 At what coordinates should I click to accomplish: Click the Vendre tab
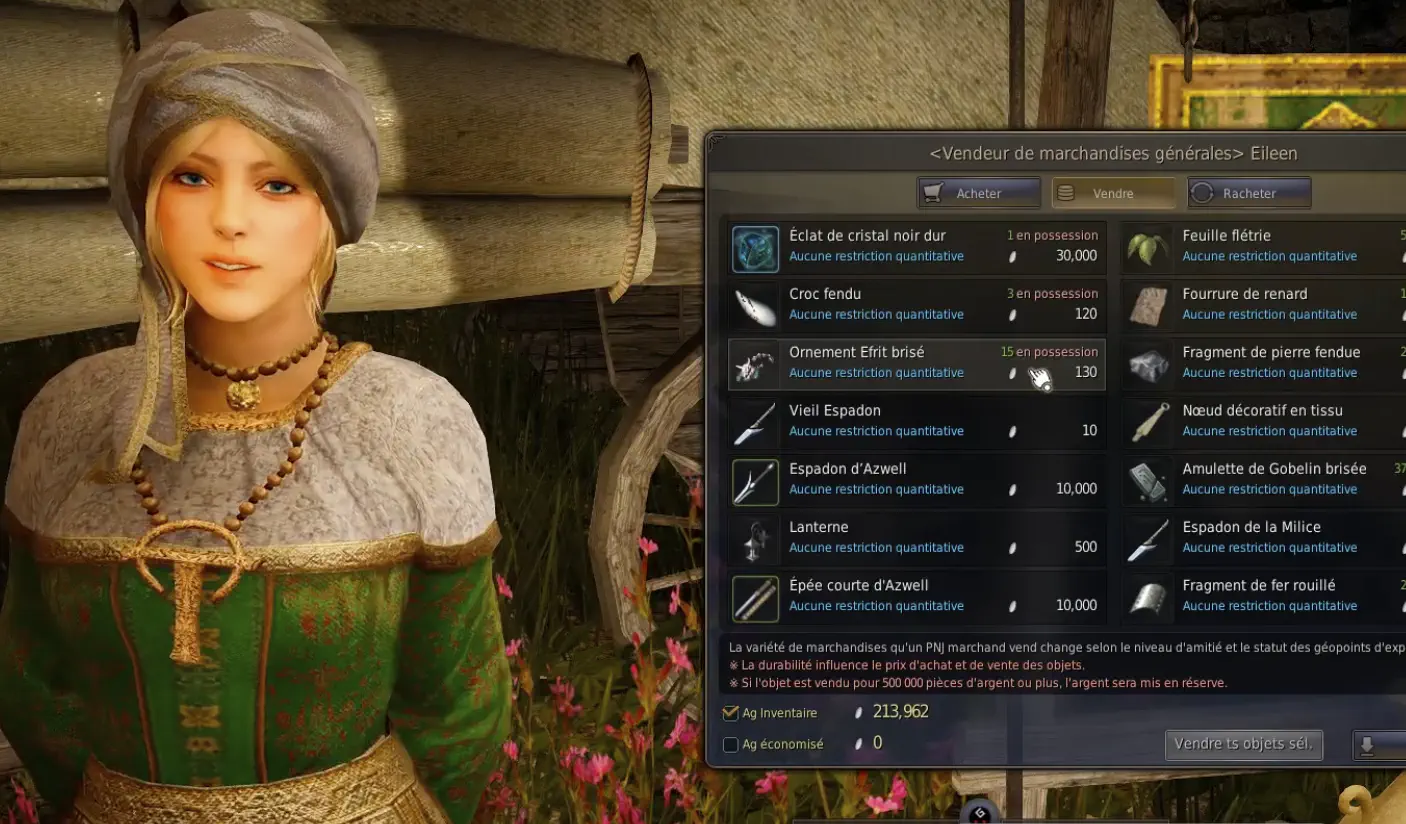[1113, 192]
